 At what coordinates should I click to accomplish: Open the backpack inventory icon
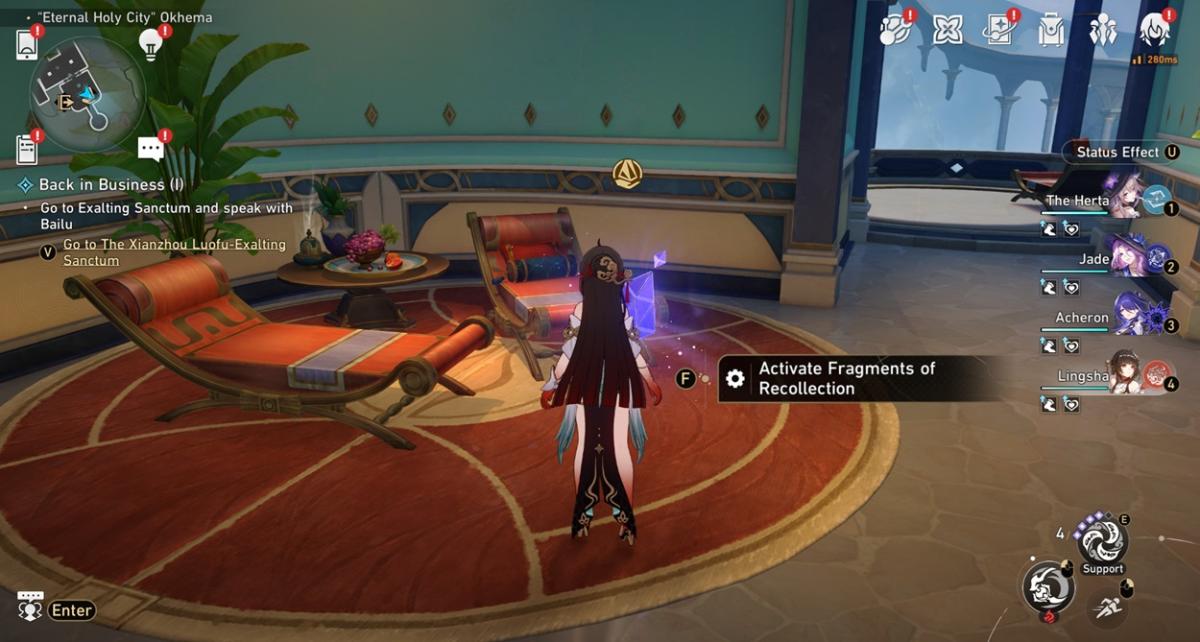1051,31
